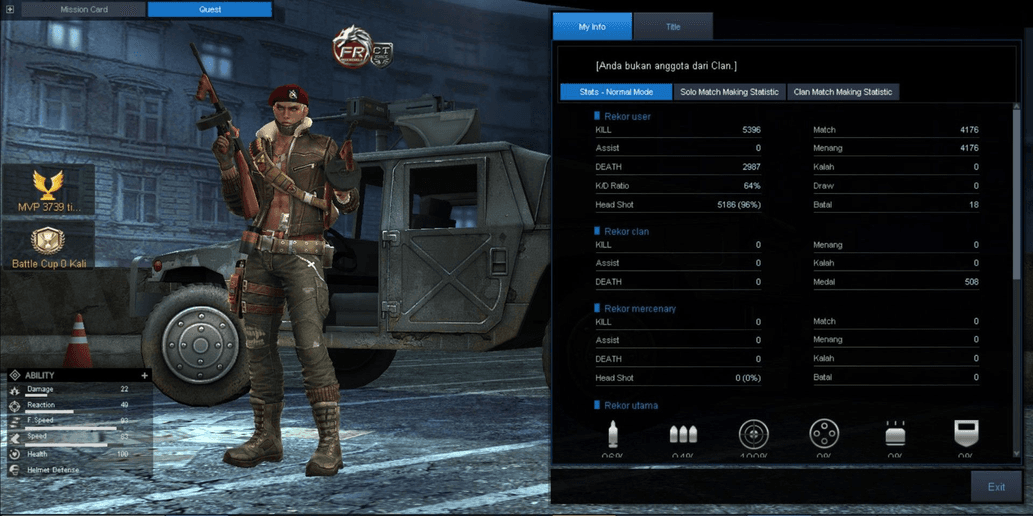Screen dimensions: 1033x516
Task: Click the stats panel scrollbar down arrow
Action: click(1018, 453)
